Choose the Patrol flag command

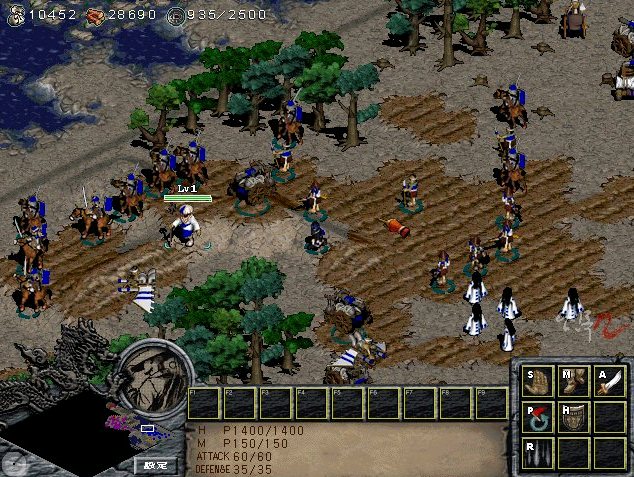(540, 416)
